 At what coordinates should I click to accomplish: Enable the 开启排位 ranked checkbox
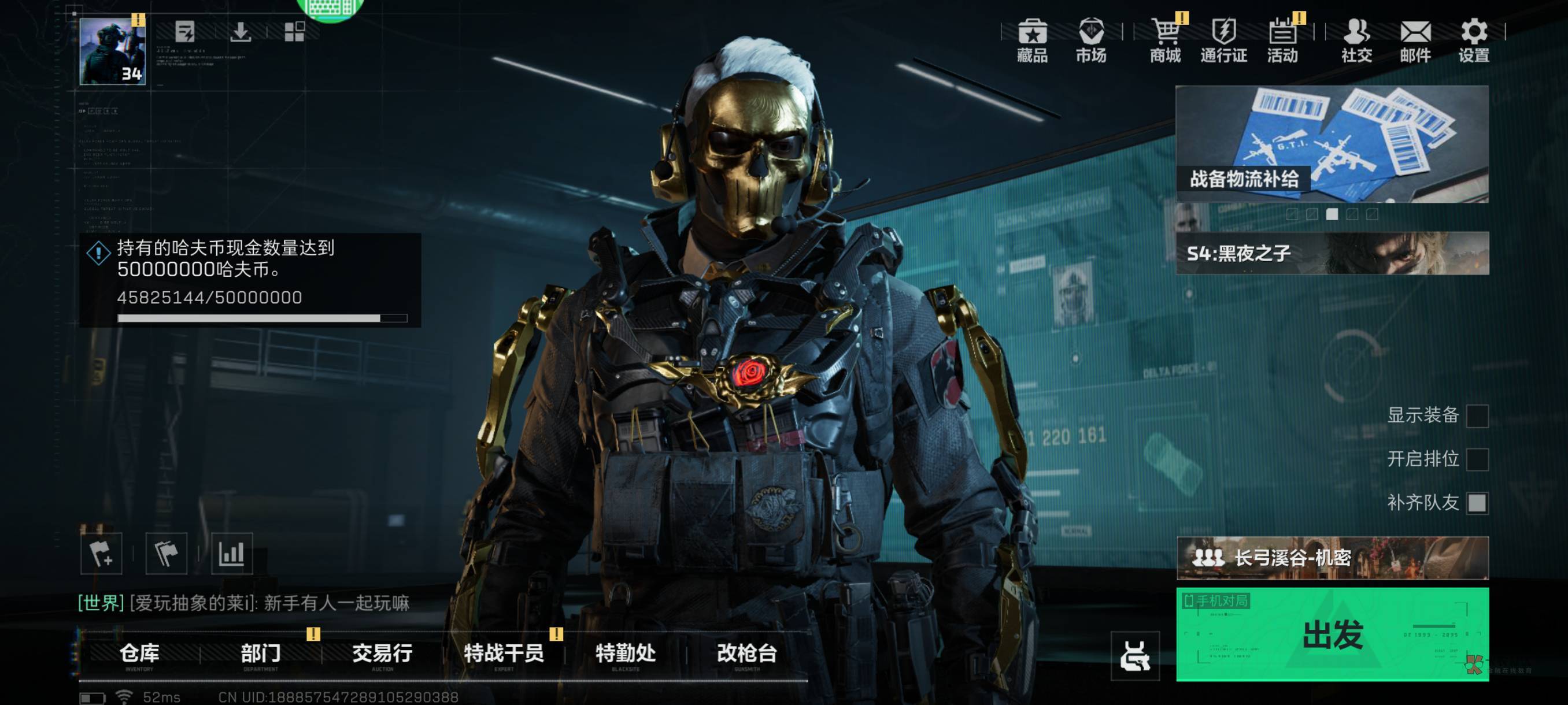click(1477, 459)
